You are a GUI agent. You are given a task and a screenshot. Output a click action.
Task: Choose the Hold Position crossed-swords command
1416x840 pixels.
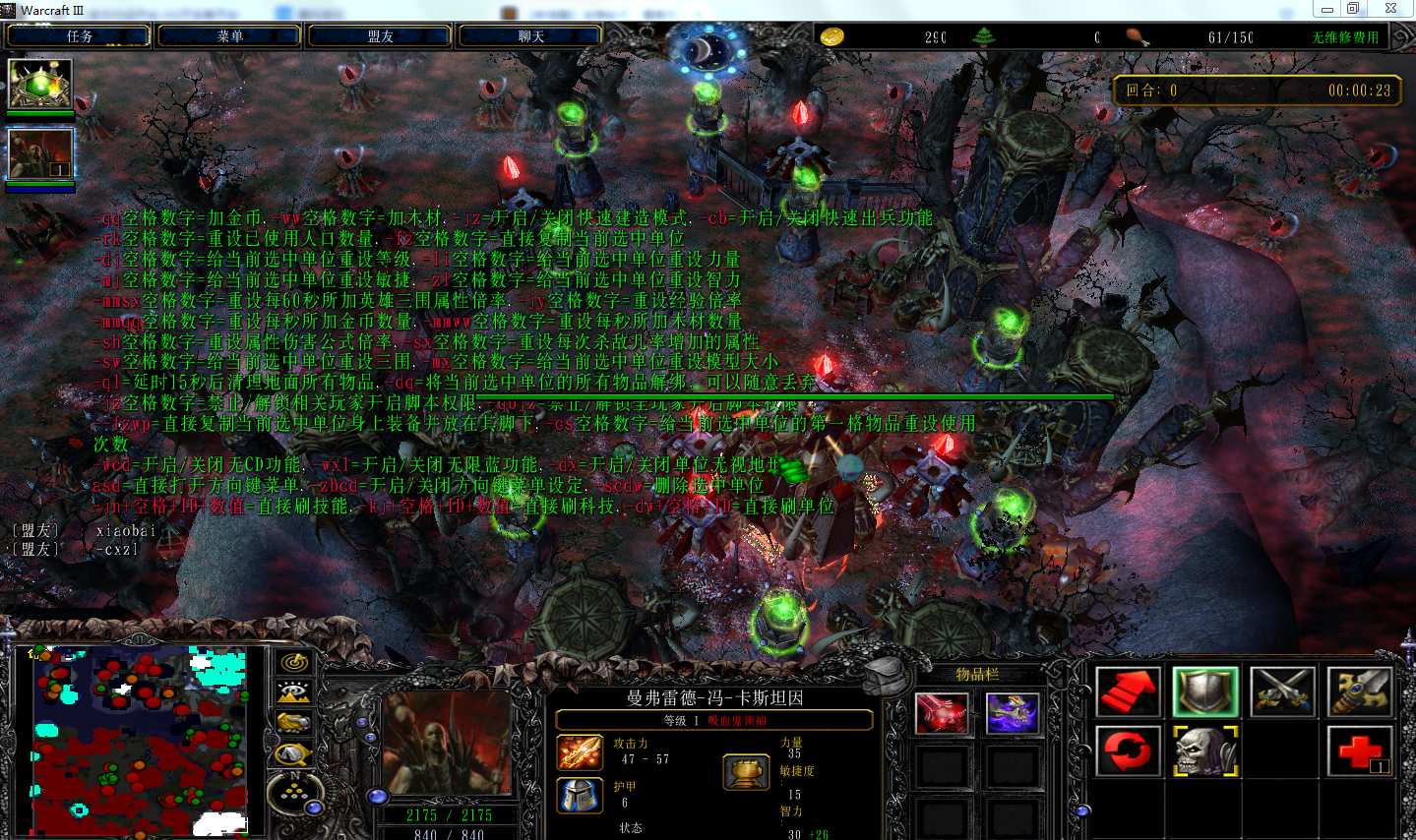click(1282, 691)
